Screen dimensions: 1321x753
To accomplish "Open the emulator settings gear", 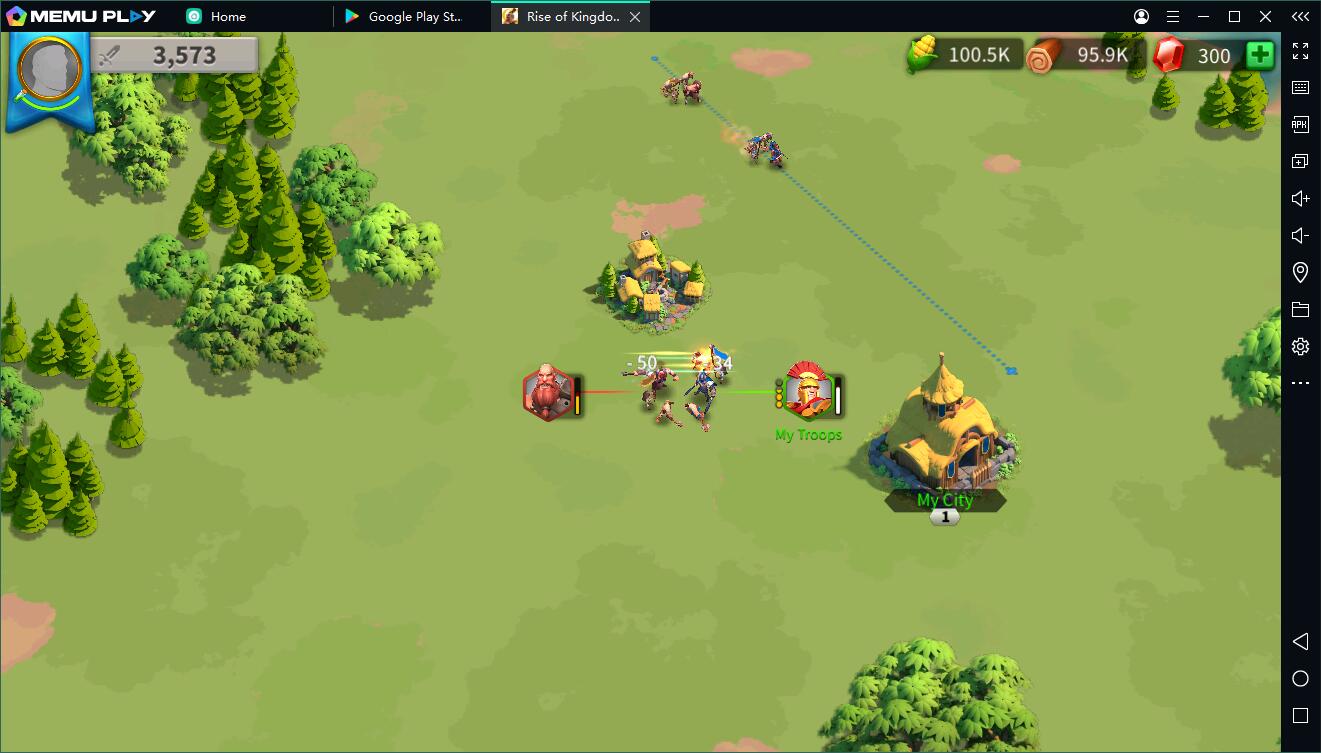I will coord(1300,346).
